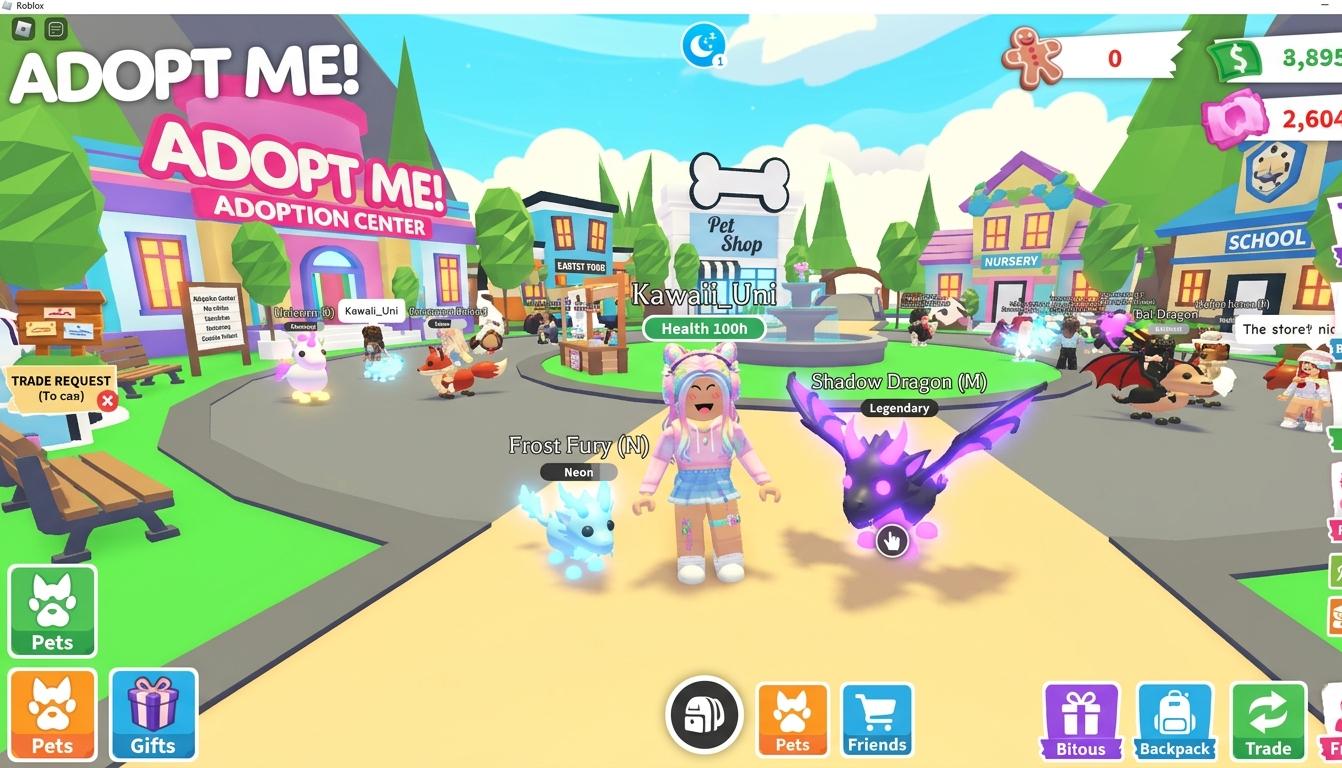Select the orange Pets button beside Gifts
Screen dimensions: 1342x768
click(53, 713)
